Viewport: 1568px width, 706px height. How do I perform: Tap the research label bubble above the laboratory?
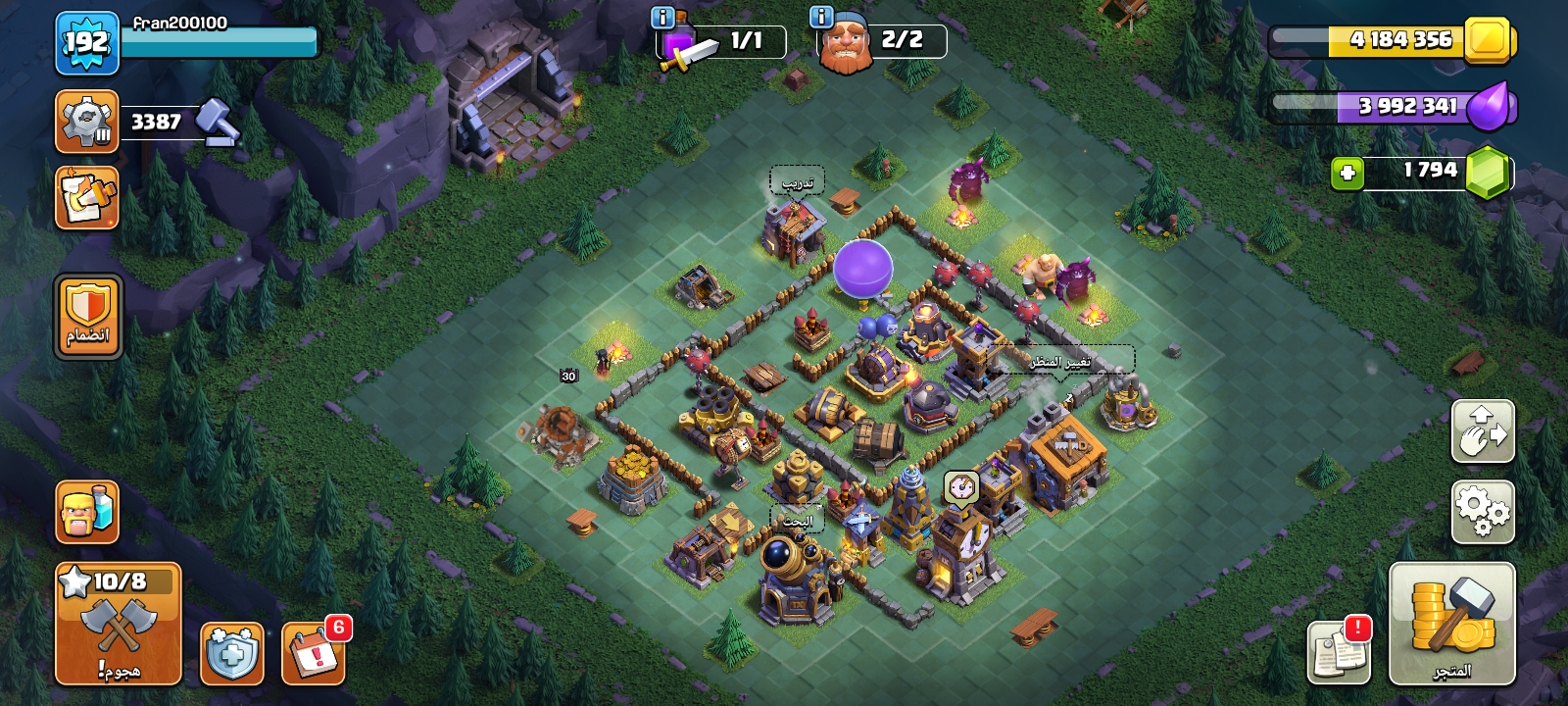tap(797, 521)
